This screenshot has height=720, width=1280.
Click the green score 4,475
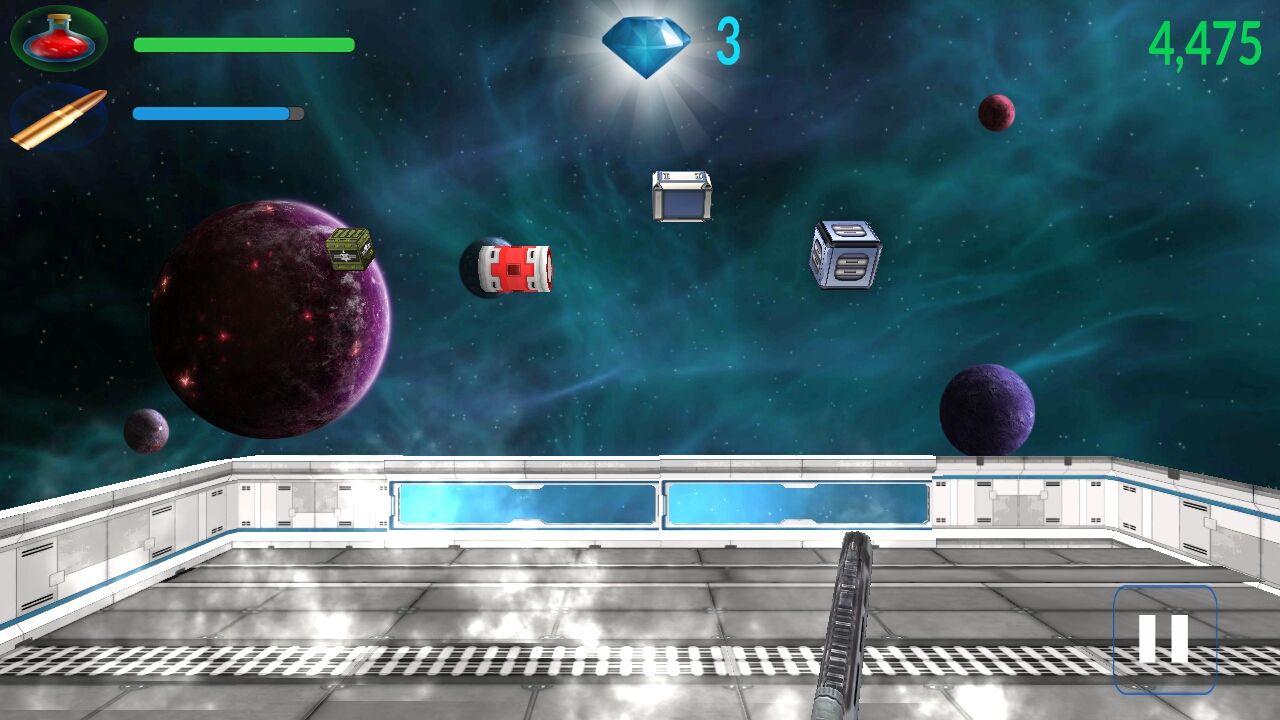pyautogui.click(x=1207, y=44)
